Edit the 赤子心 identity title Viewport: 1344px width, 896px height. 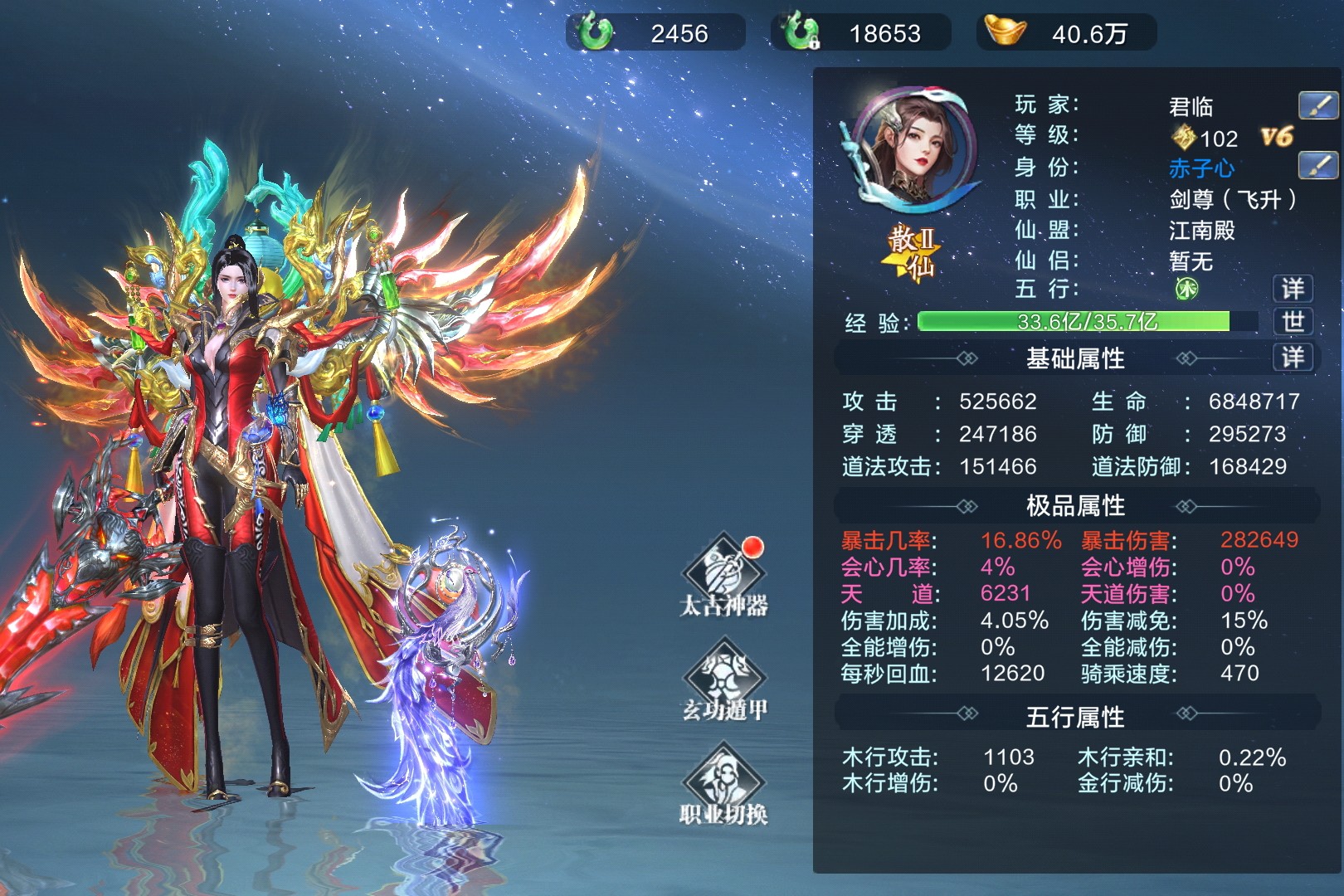point(1317,166)
